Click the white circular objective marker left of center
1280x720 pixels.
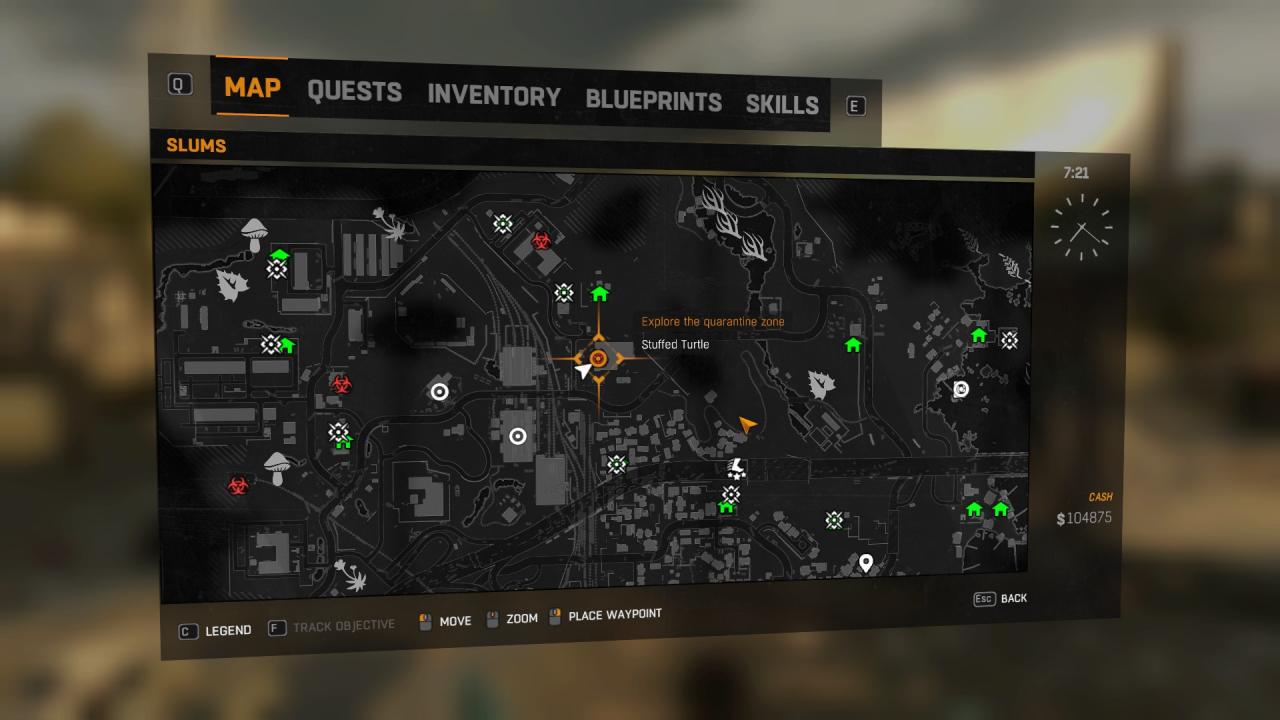439,391
